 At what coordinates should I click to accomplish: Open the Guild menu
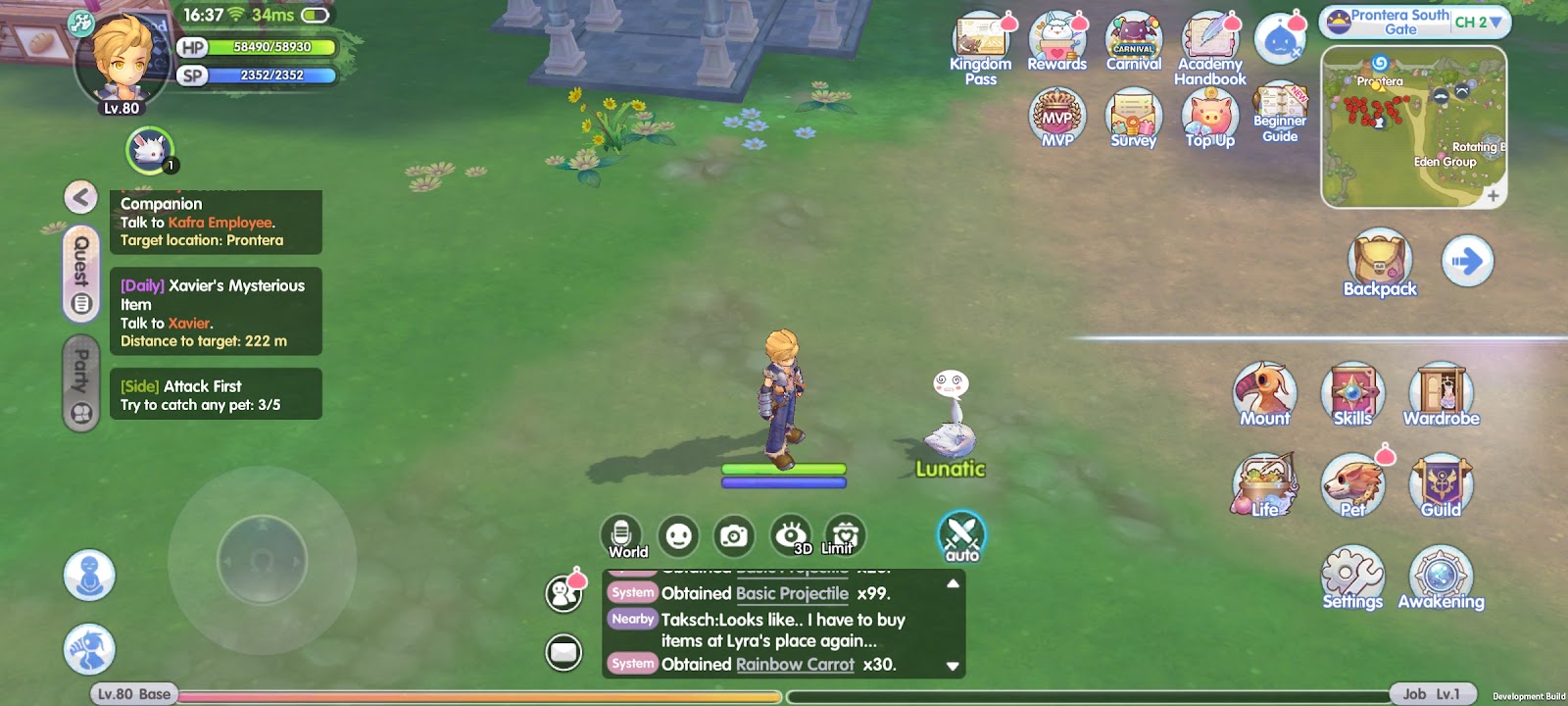pyautogui.click(x=1441, y=485)
